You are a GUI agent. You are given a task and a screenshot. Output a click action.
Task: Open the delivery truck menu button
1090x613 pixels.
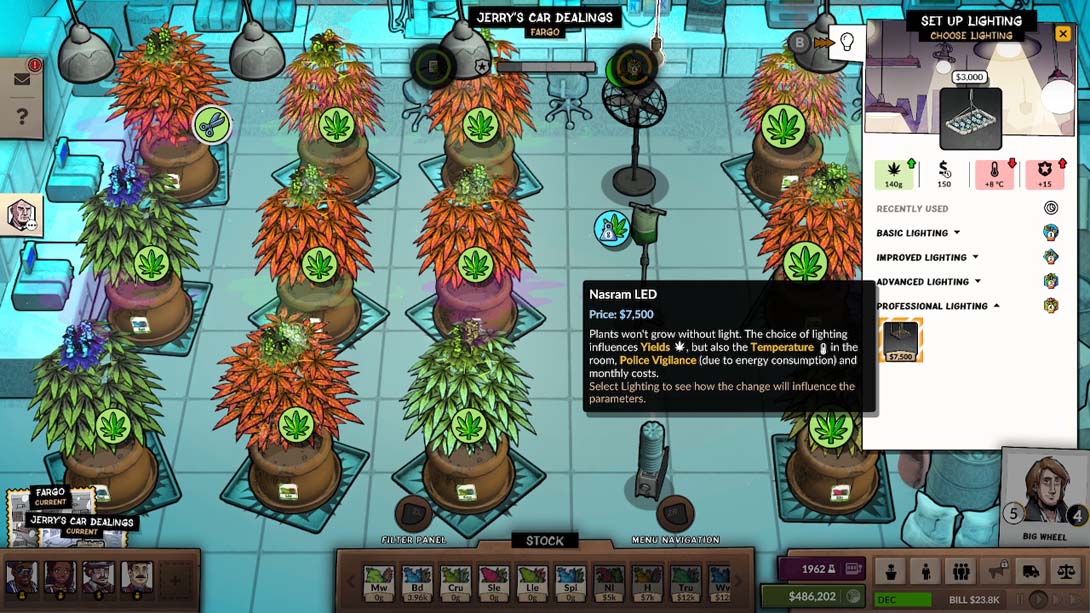click(1031, 571)
